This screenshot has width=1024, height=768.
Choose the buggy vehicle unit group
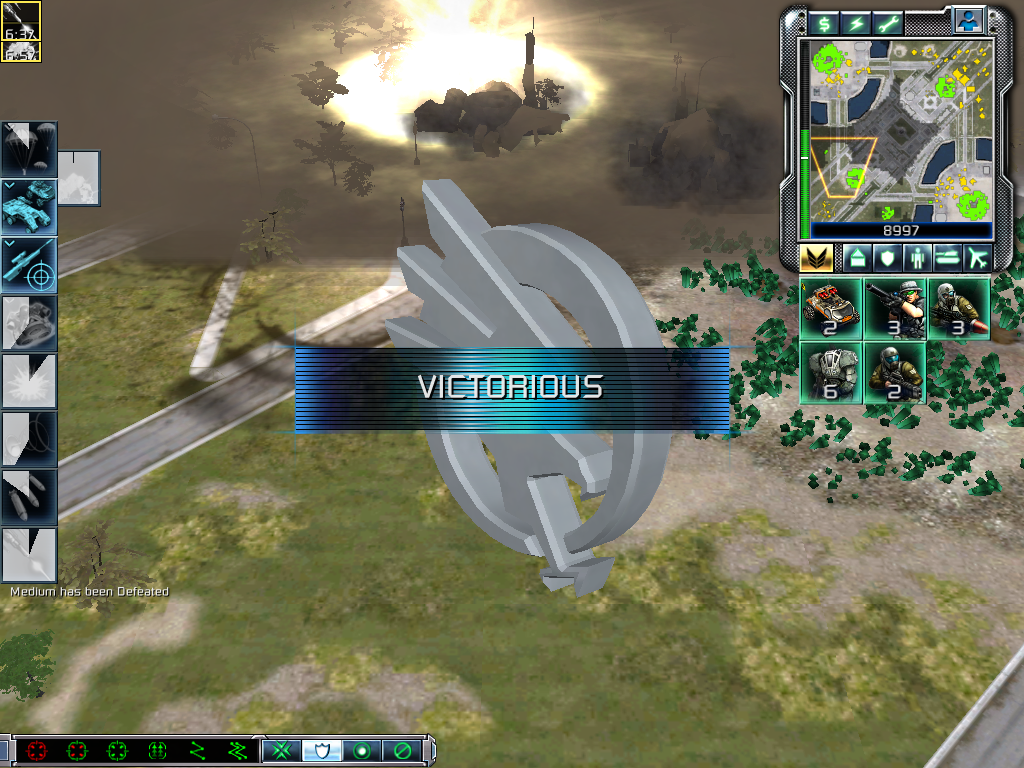(831, 309)
